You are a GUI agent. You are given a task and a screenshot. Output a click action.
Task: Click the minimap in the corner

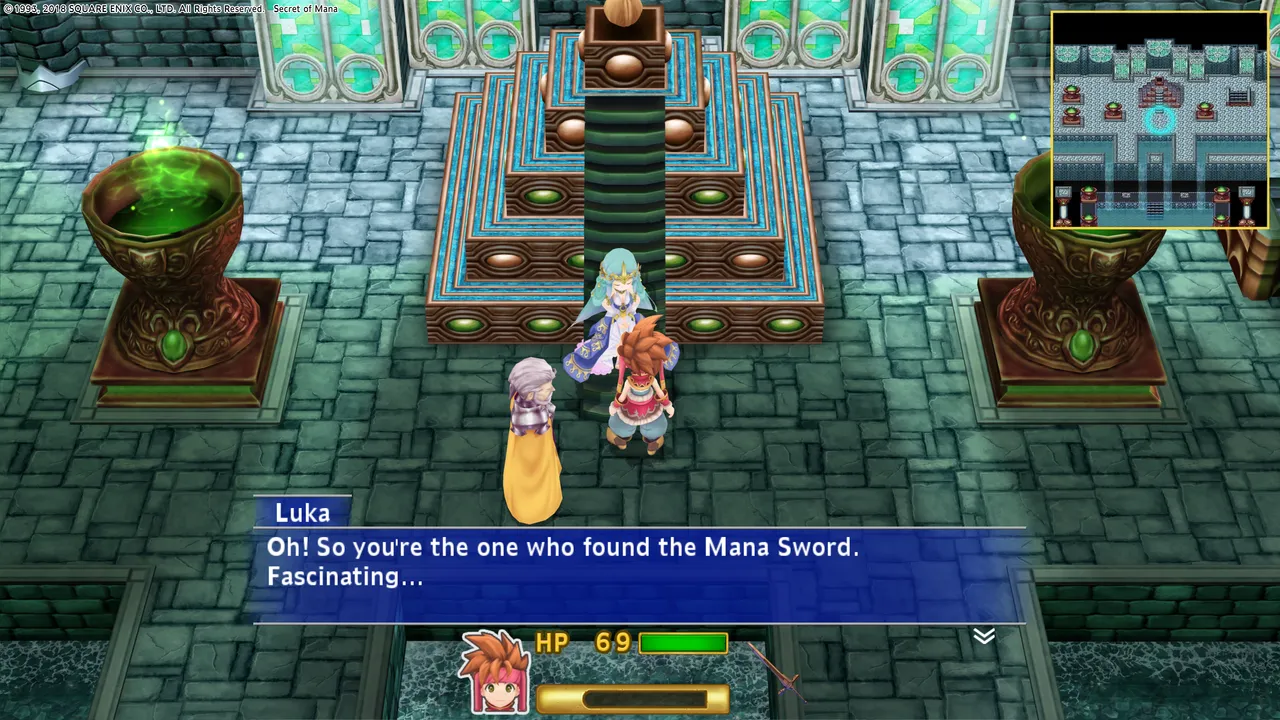coord(1159,120)
